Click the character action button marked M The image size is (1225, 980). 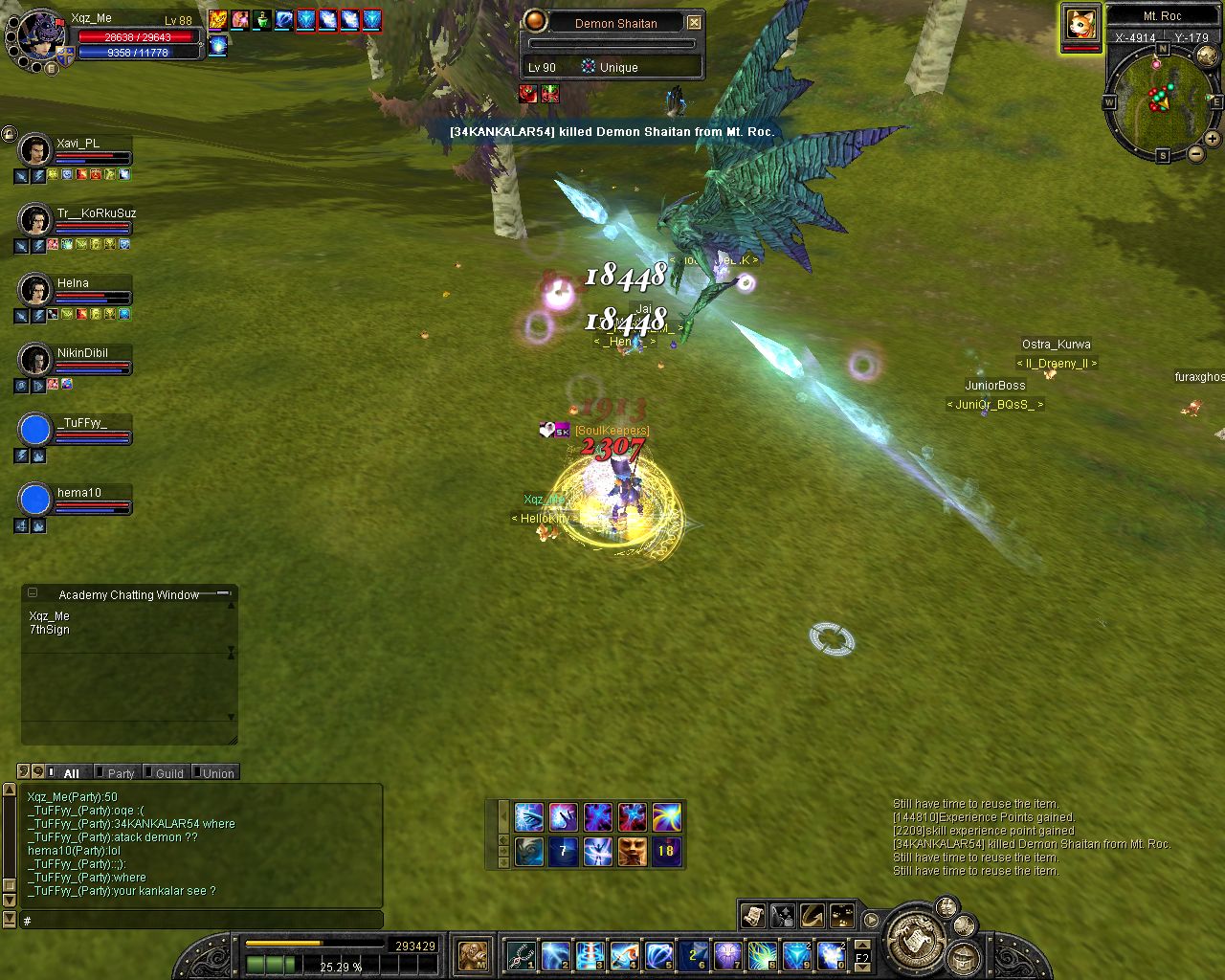tap(473, 954)
